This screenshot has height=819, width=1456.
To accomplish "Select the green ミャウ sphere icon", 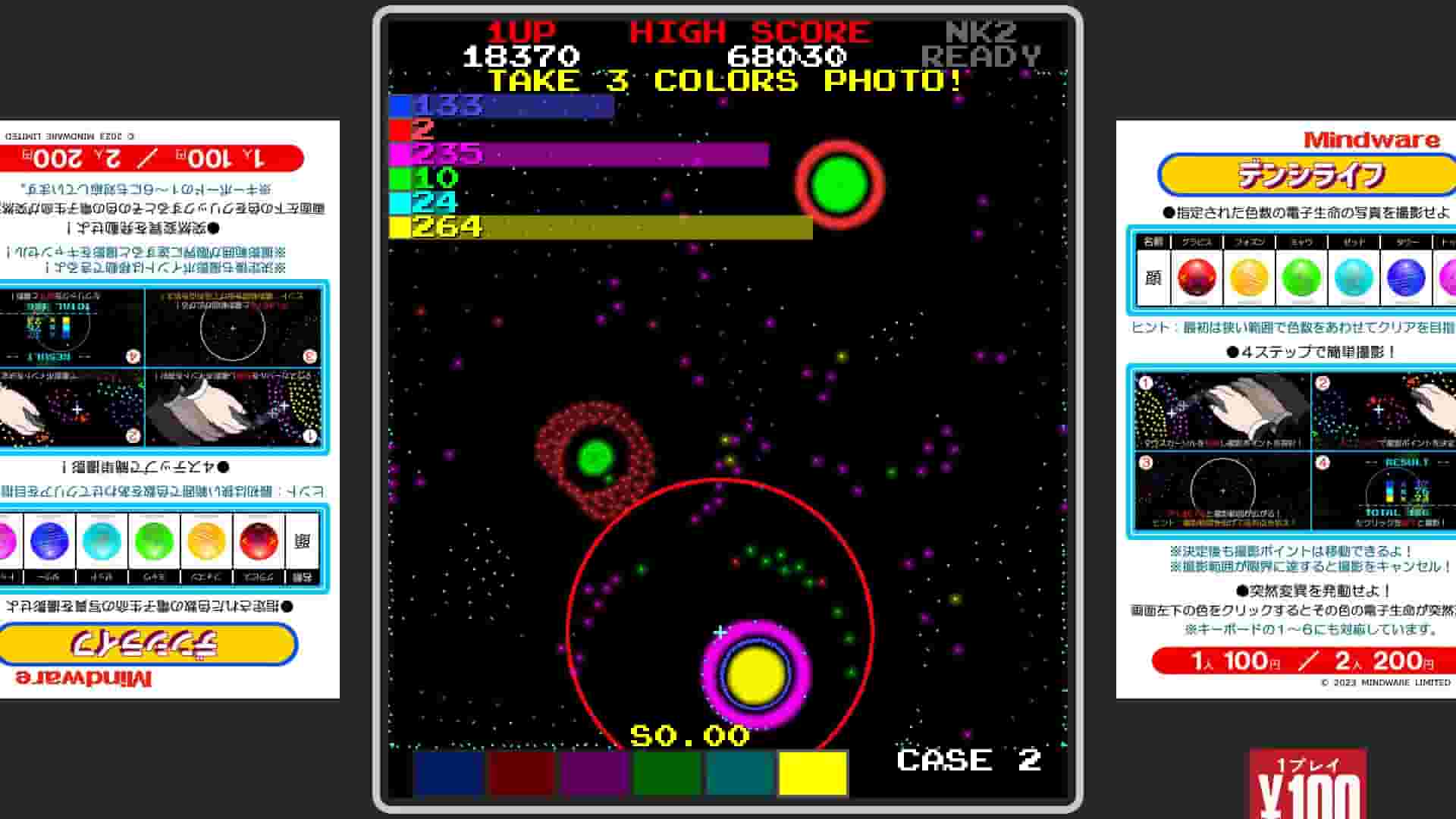I will (1301, 277).
